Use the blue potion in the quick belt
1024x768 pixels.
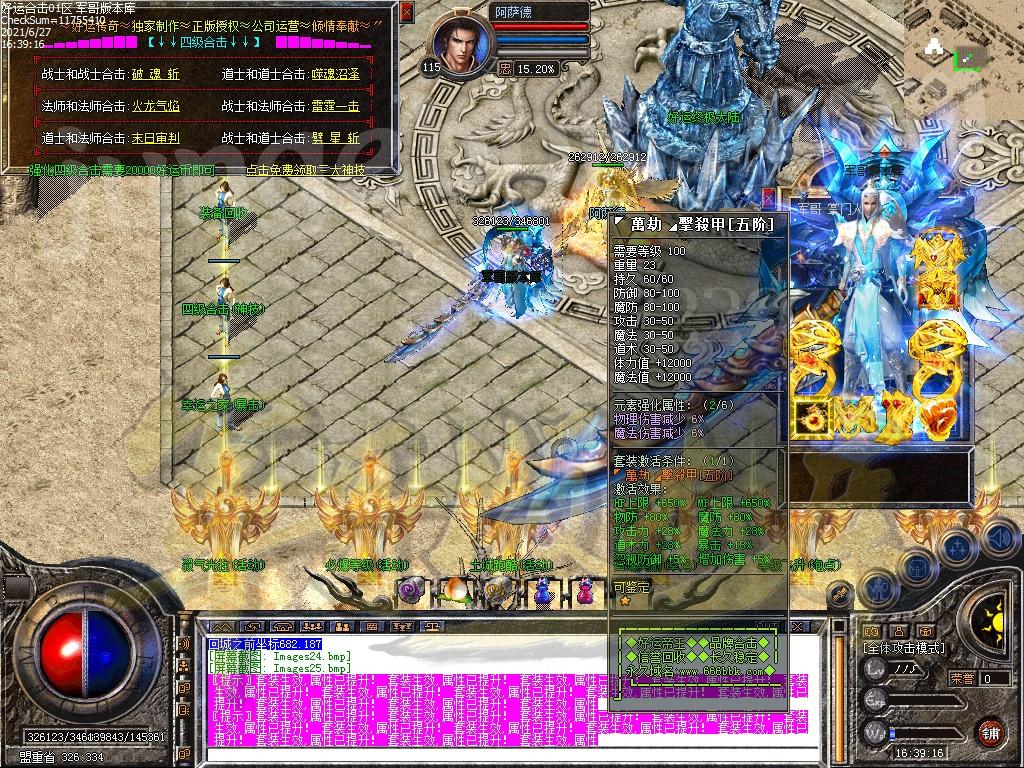pyautogui.click(x=542, y=590)
